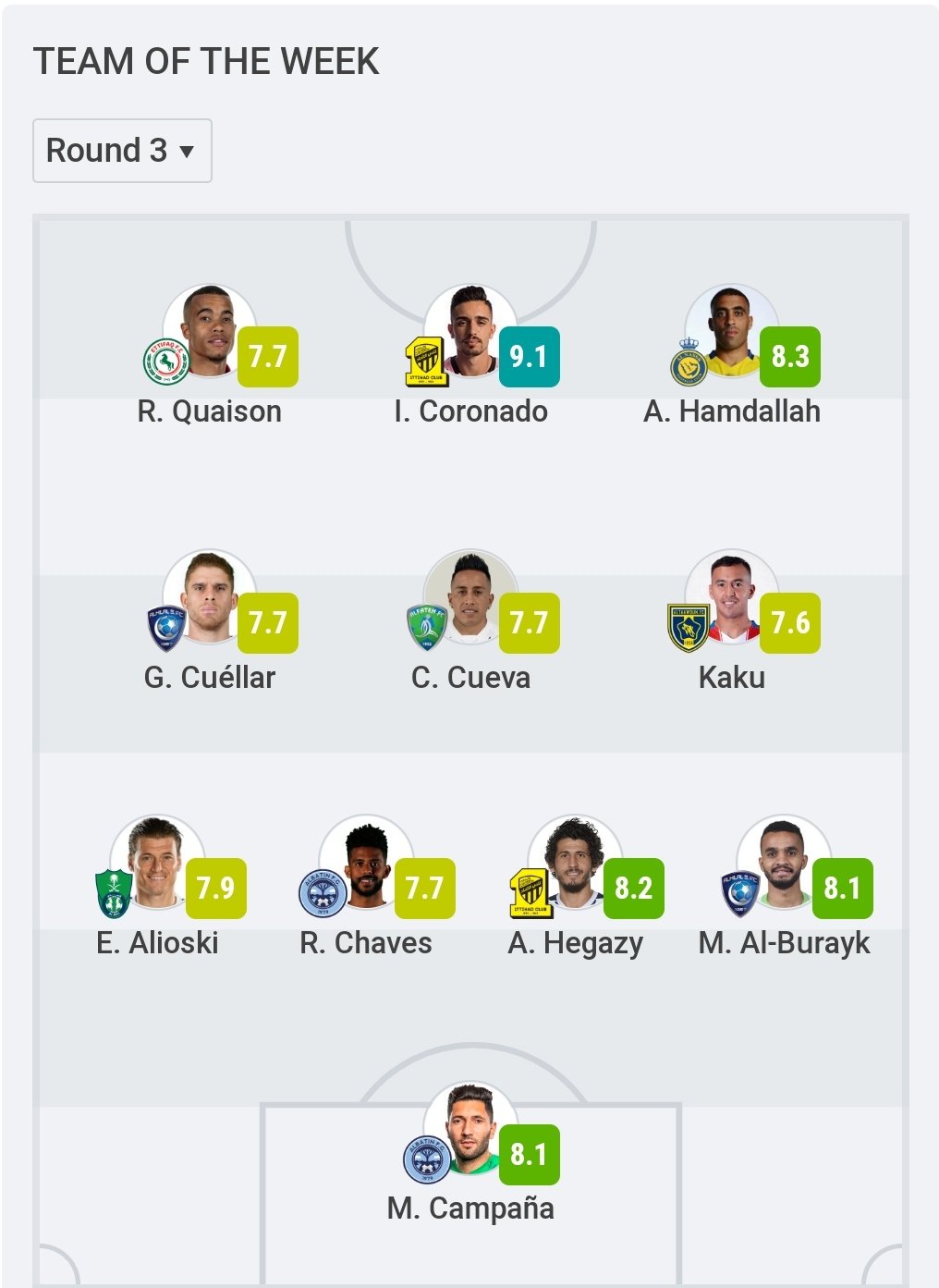Viewport: 939px width, 1288px height.
Task: Select goalkeeper M. Campaña
Action: point(470,1129)
